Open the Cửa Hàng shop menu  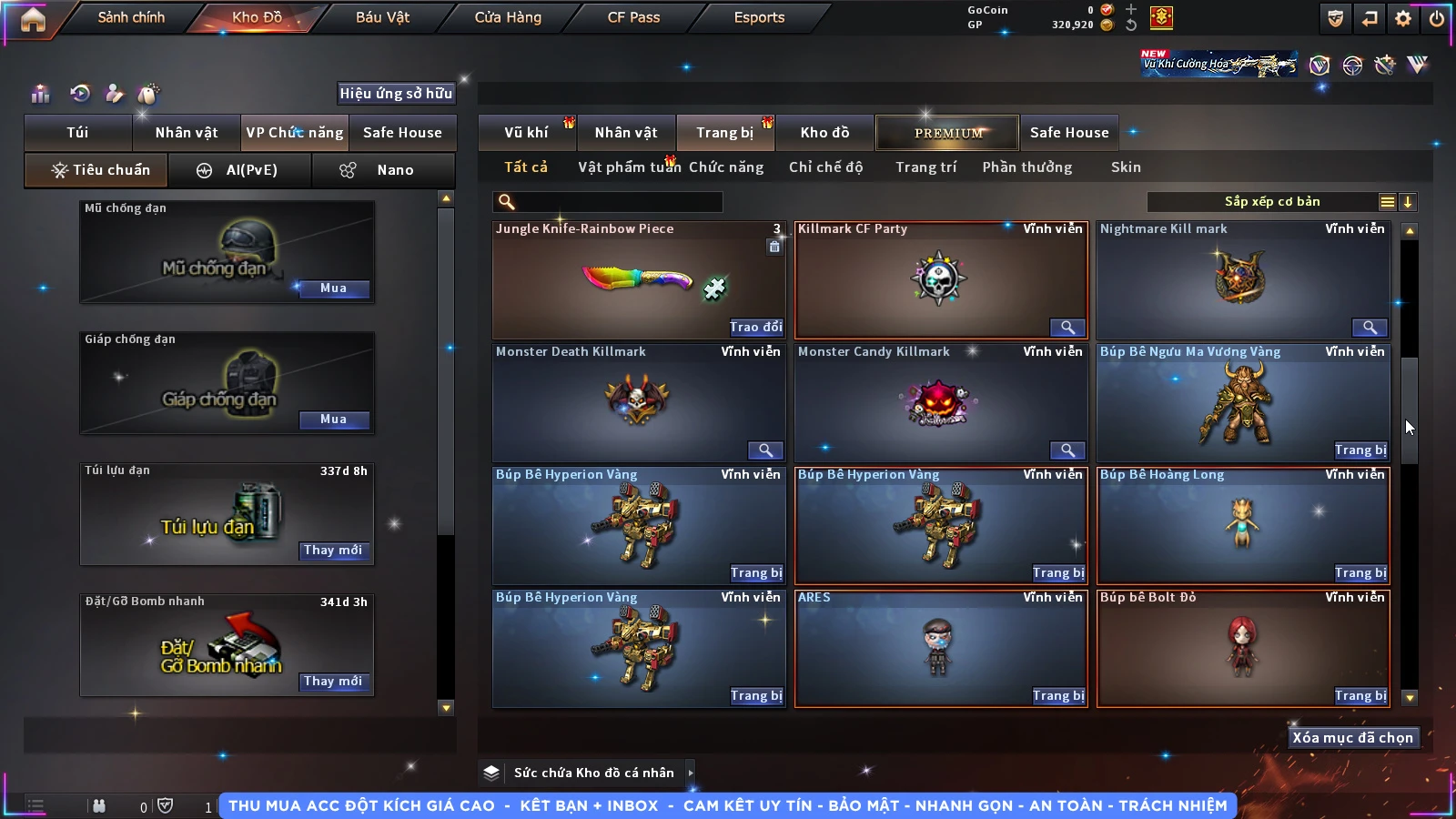pos(508,17)
